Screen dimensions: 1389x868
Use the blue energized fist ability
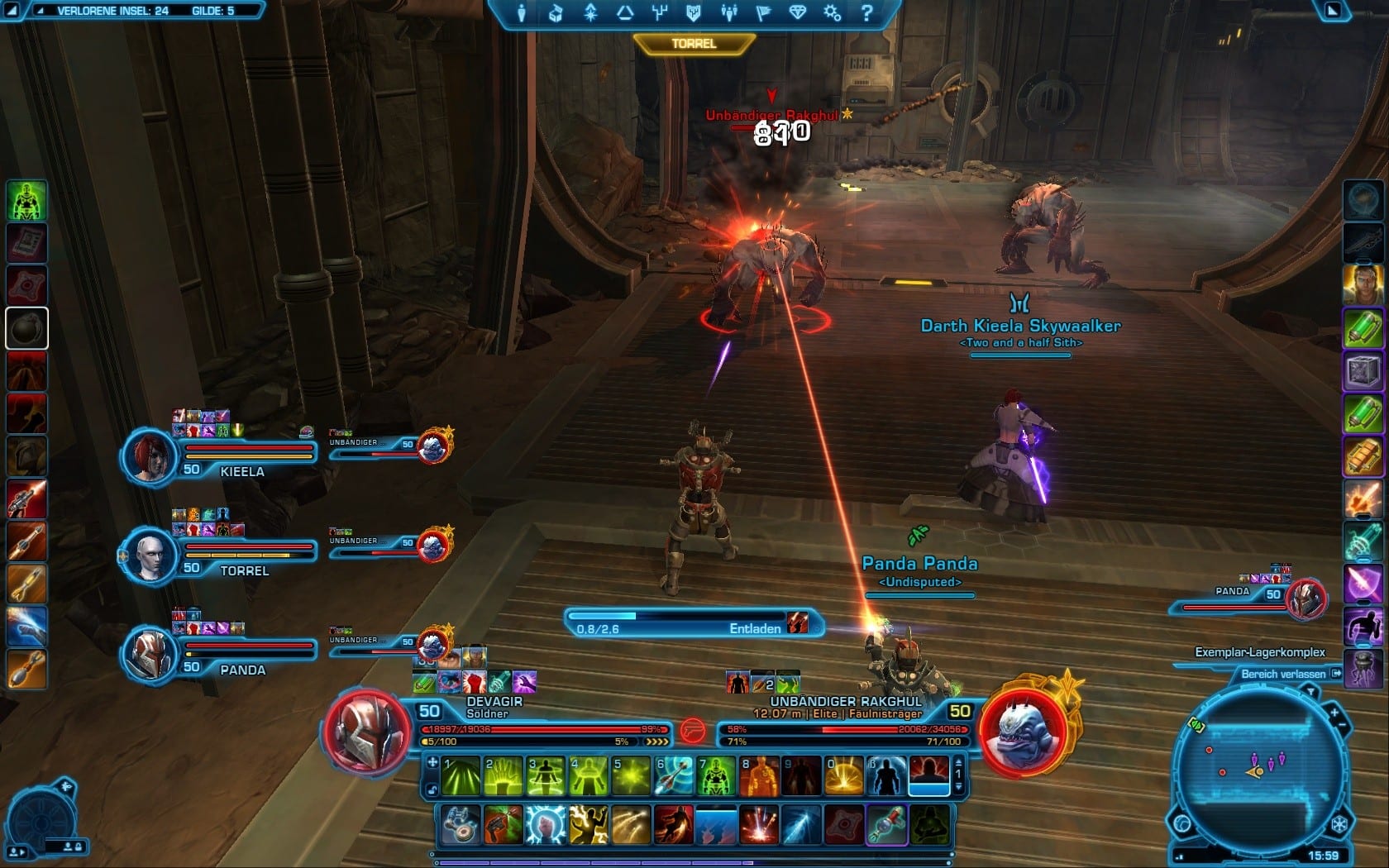pyautogui.click(x=546, y=824)
